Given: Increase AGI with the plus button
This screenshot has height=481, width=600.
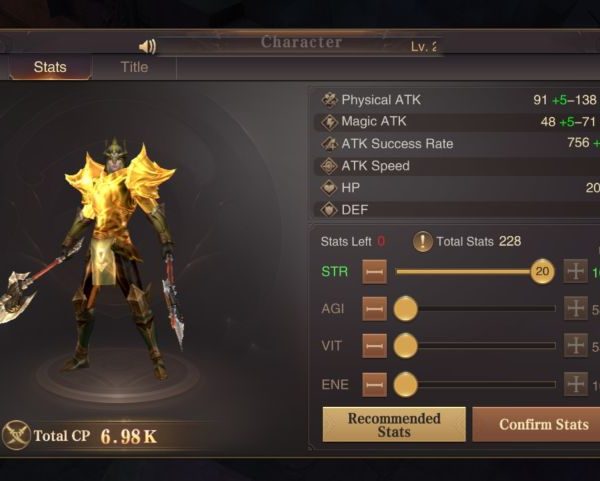Looking at the screenshot, I should pos(576,309).
